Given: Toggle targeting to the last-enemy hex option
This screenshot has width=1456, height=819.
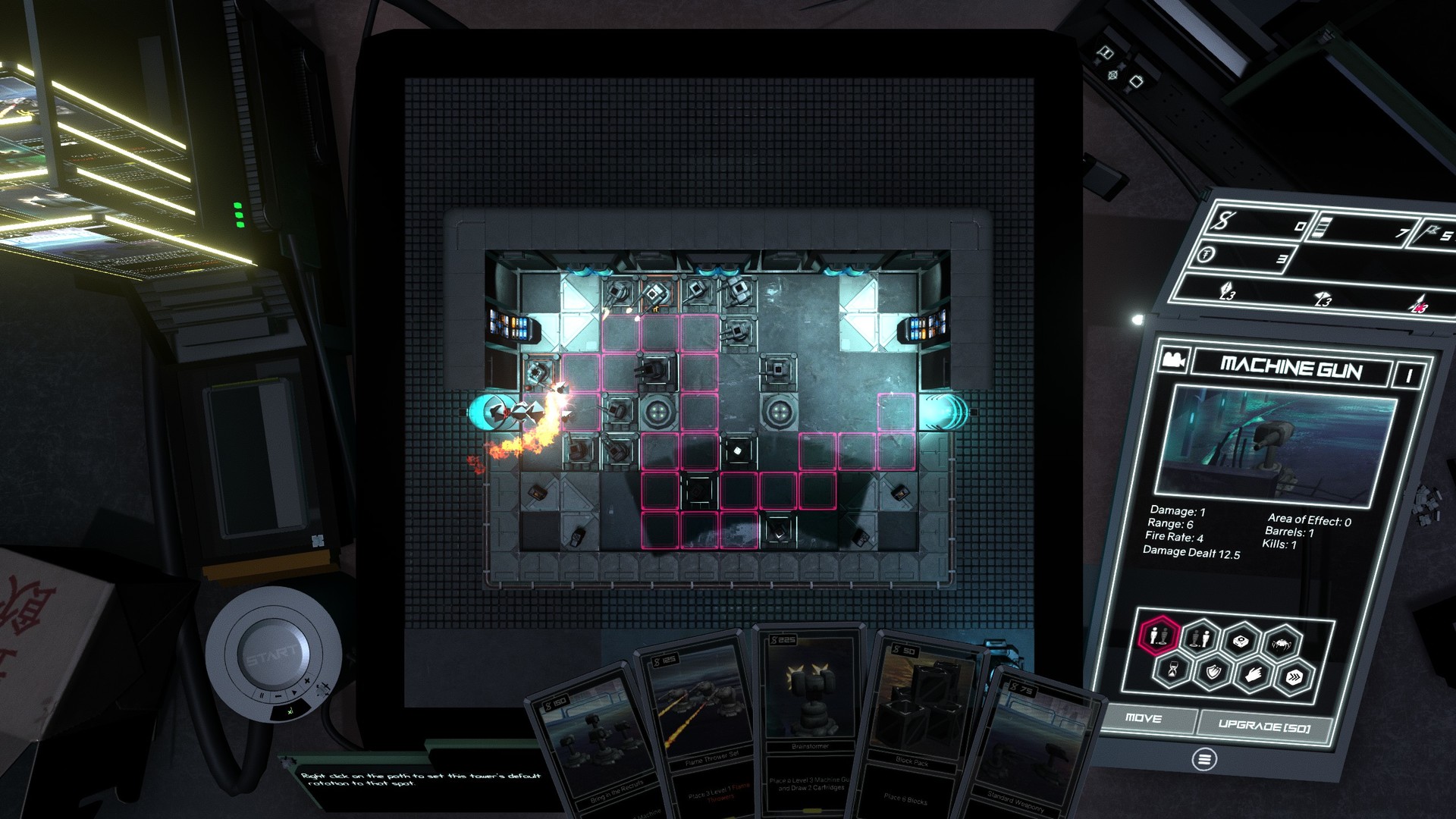Looking at the screenshot, I should (x=1198, y=640).
